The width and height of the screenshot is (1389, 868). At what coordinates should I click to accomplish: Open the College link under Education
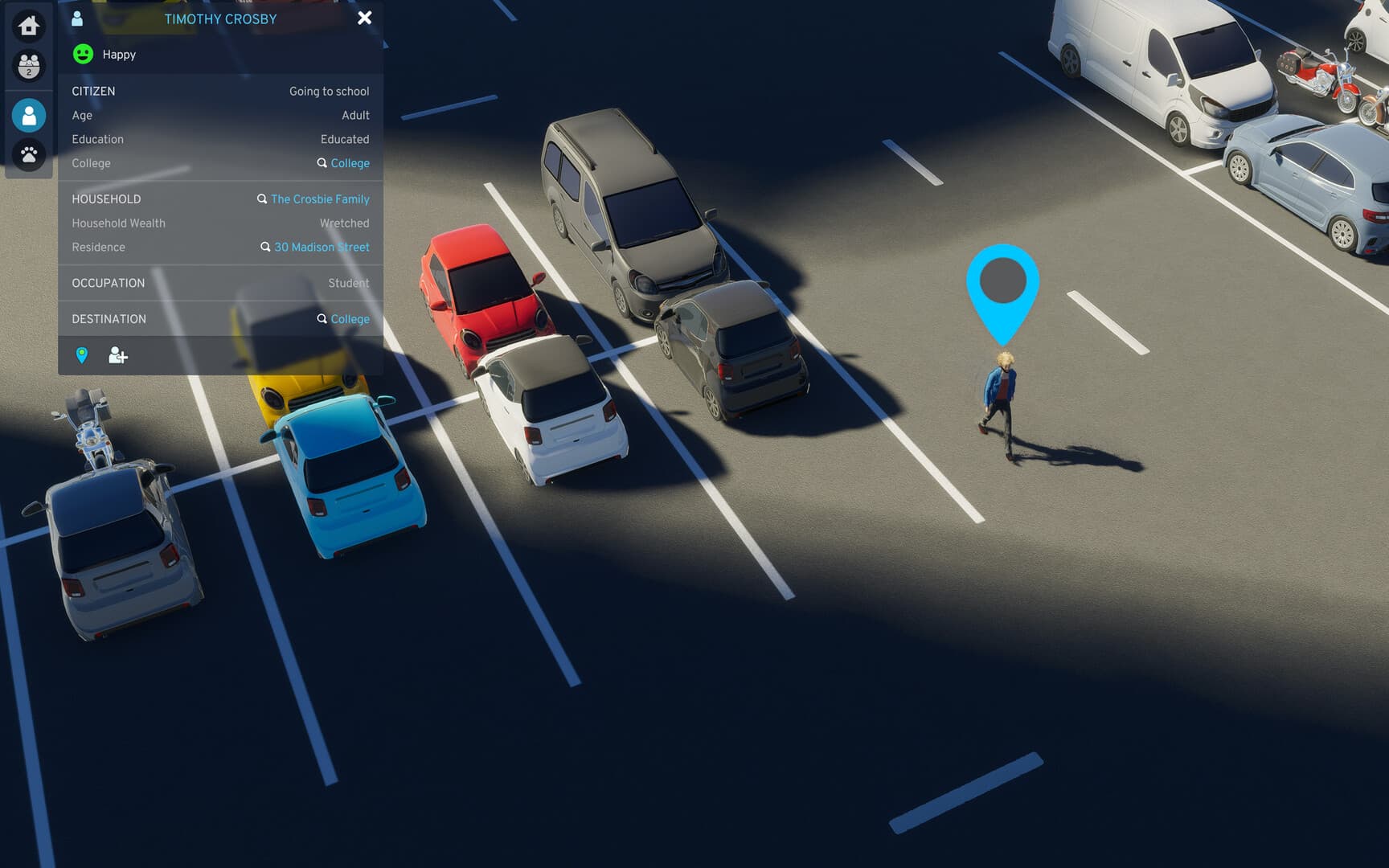(x=349, y=163)
